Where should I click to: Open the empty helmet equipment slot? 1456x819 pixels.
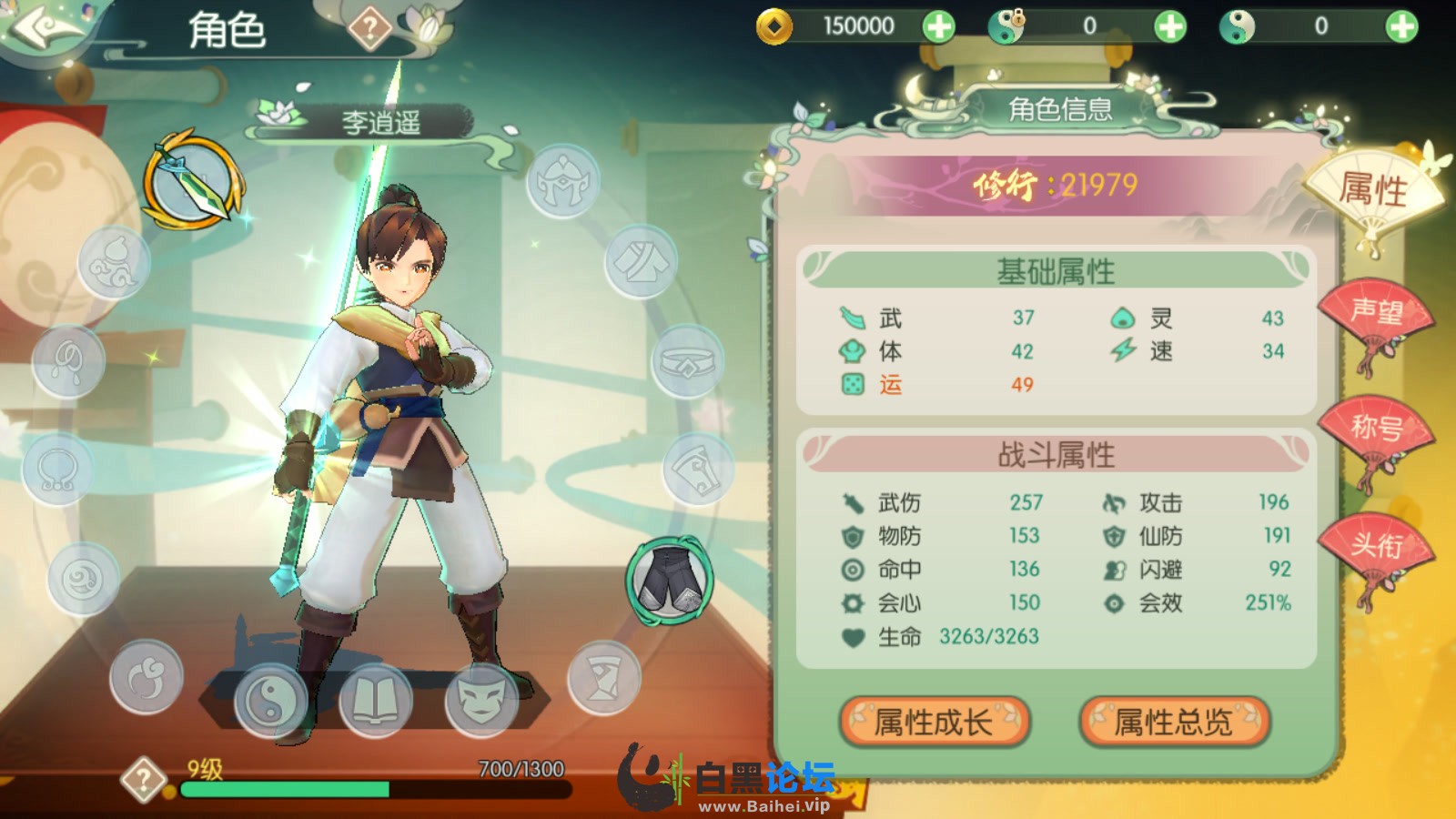[x=563, y=181]
